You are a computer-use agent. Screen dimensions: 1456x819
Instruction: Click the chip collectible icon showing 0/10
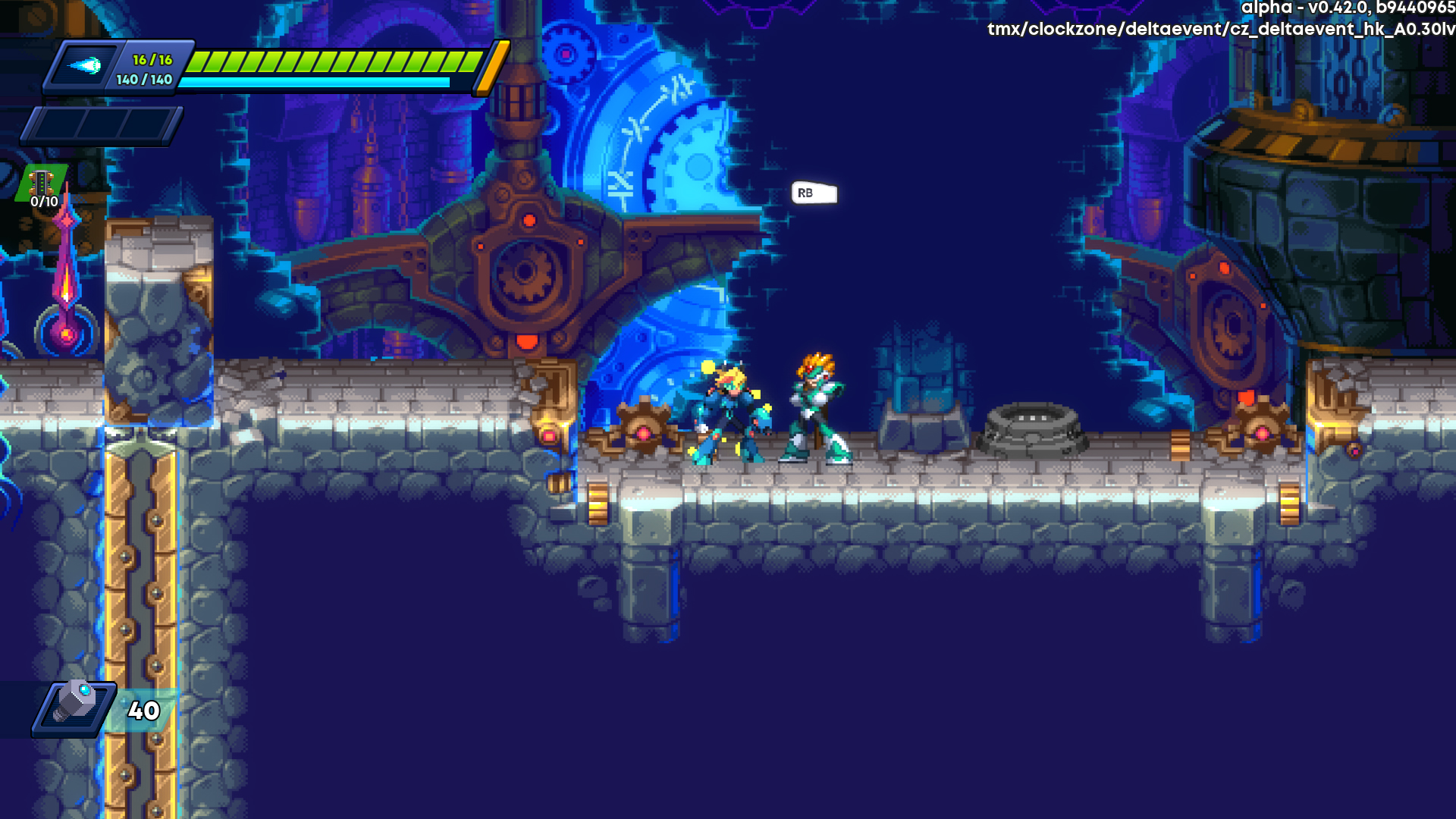pyautogui.click(x=39, y=184)
